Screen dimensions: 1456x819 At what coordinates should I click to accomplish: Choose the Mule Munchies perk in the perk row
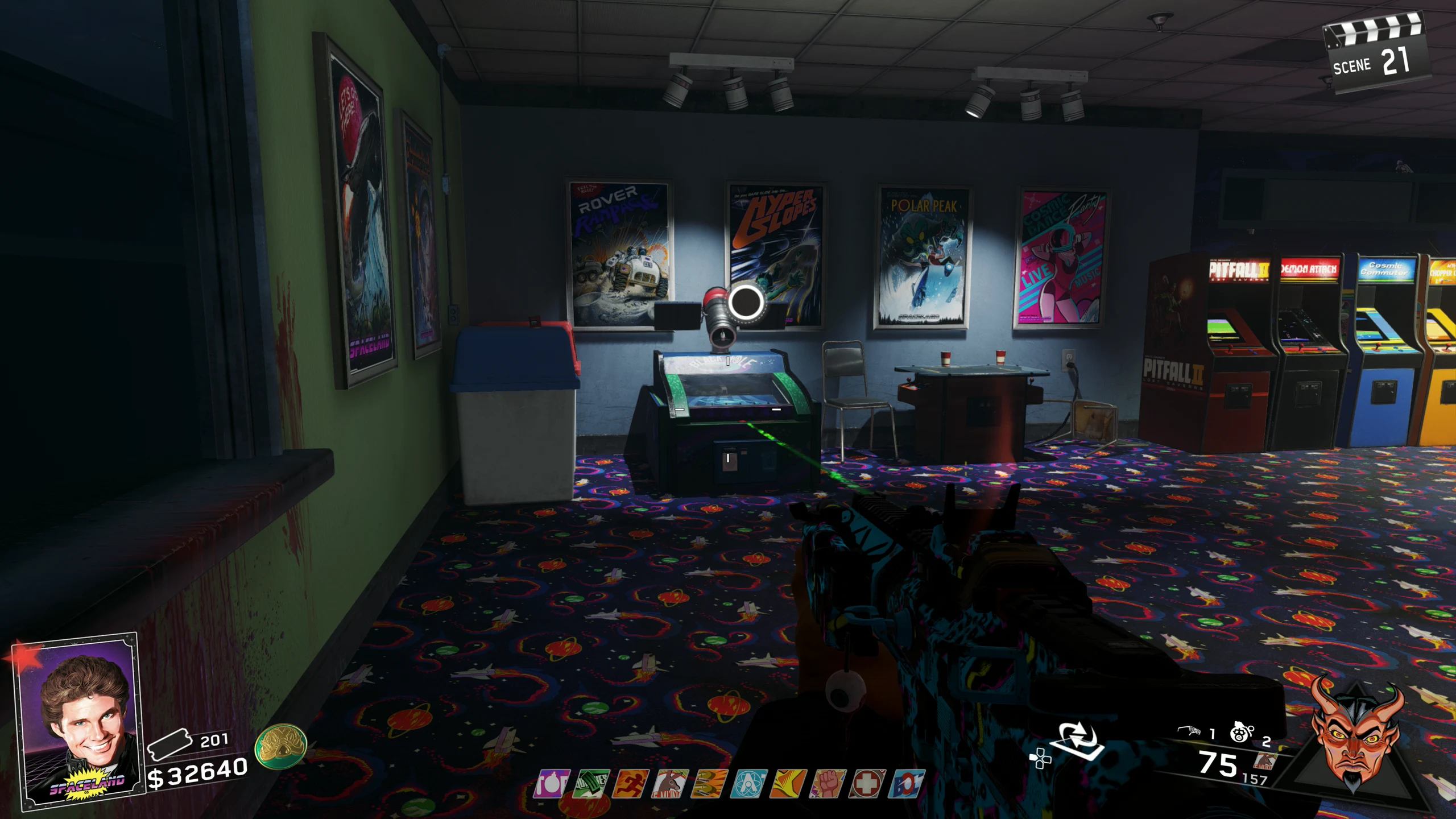click(671, 784)
